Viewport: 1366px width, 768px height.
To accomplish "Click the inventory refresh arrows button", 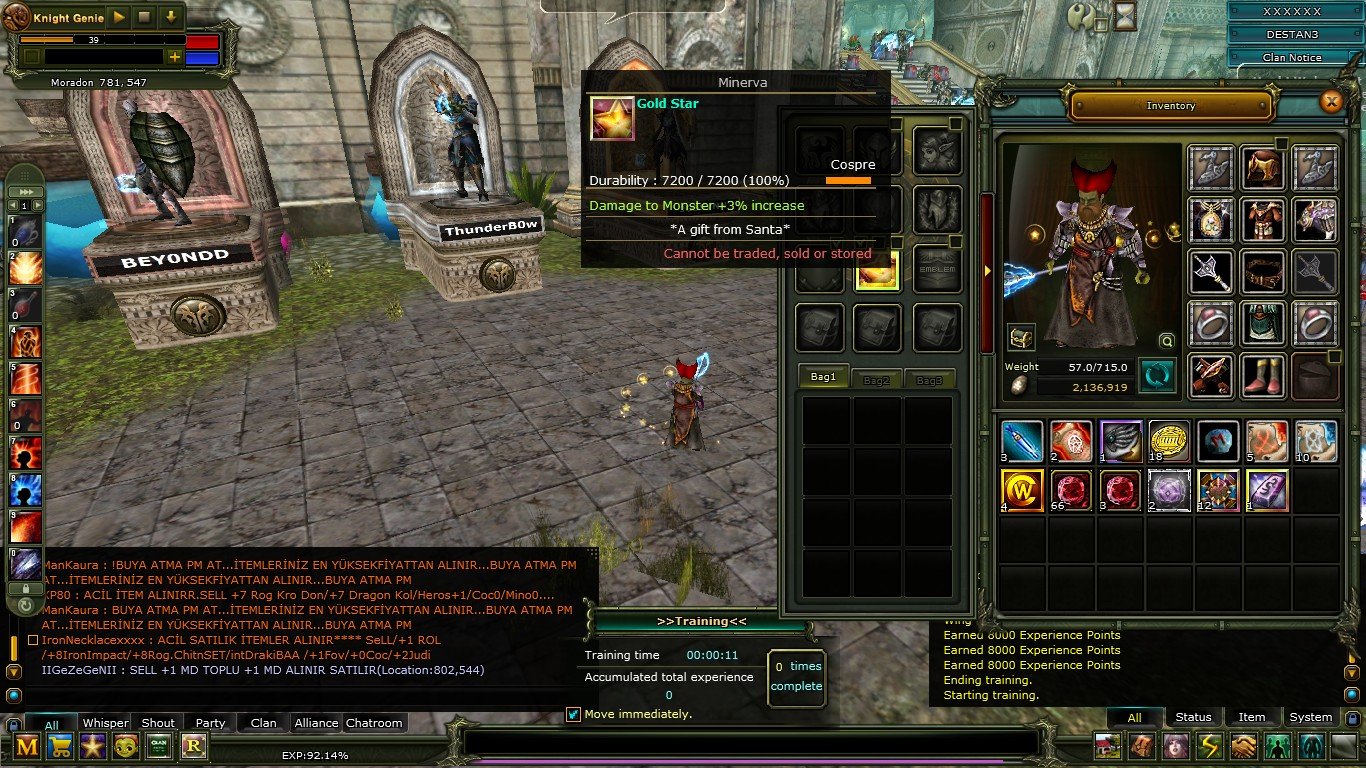I will (1157, 376).
